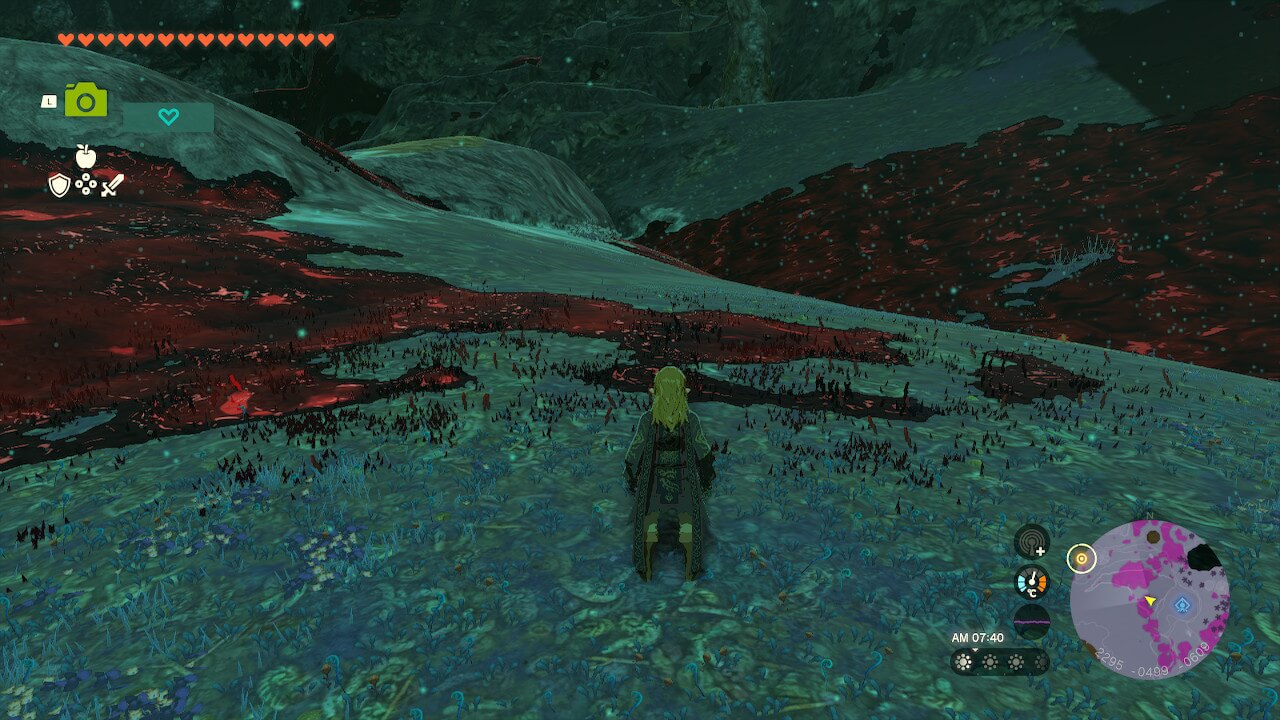The width and height of the screenshot is (1280, 720).
Task: Click the yellow player arrow on the minimap
Action: (1150, 601)
